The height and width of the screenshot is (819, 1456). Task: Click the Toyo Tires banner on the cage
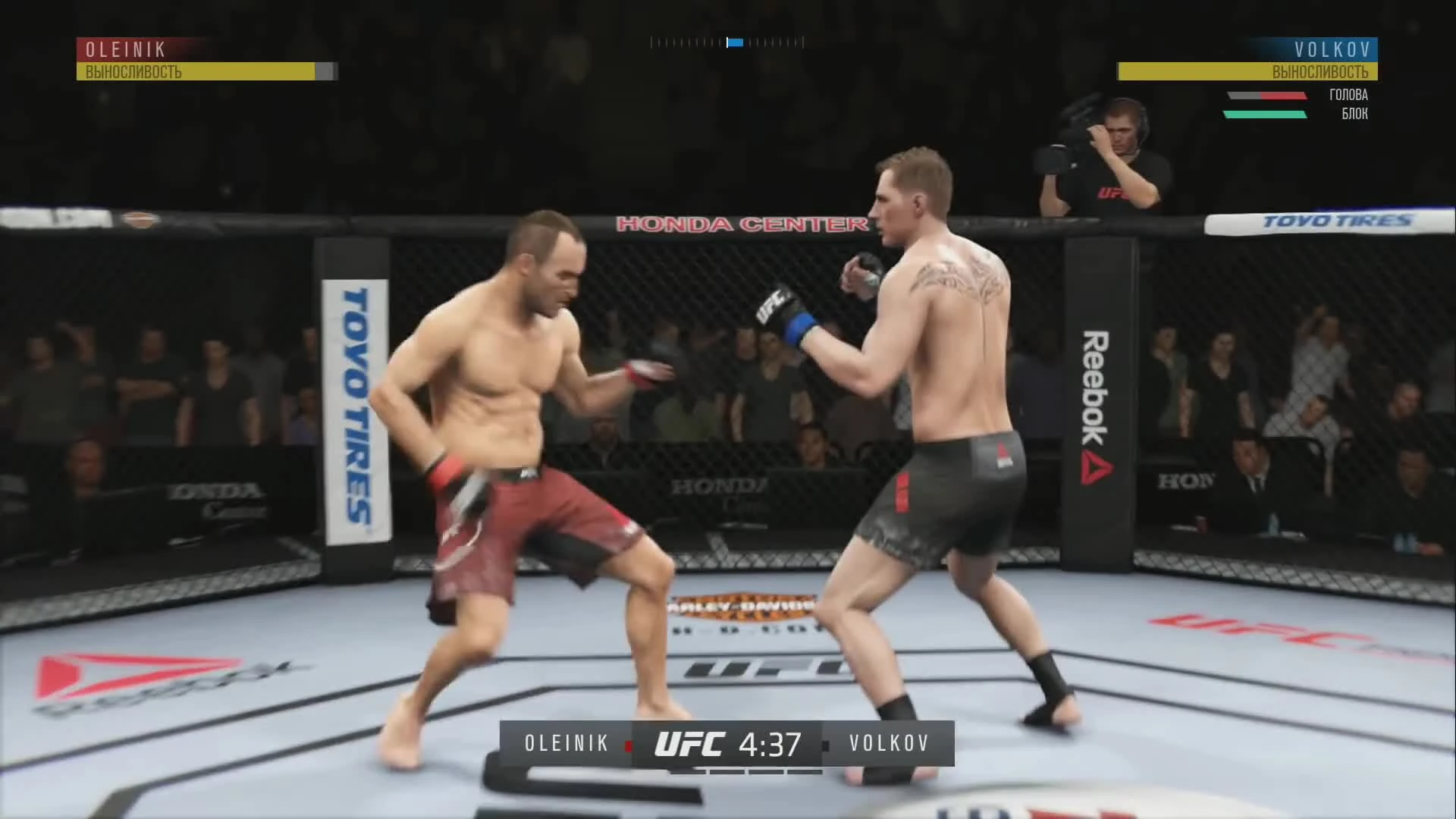(x=353, y=402)
